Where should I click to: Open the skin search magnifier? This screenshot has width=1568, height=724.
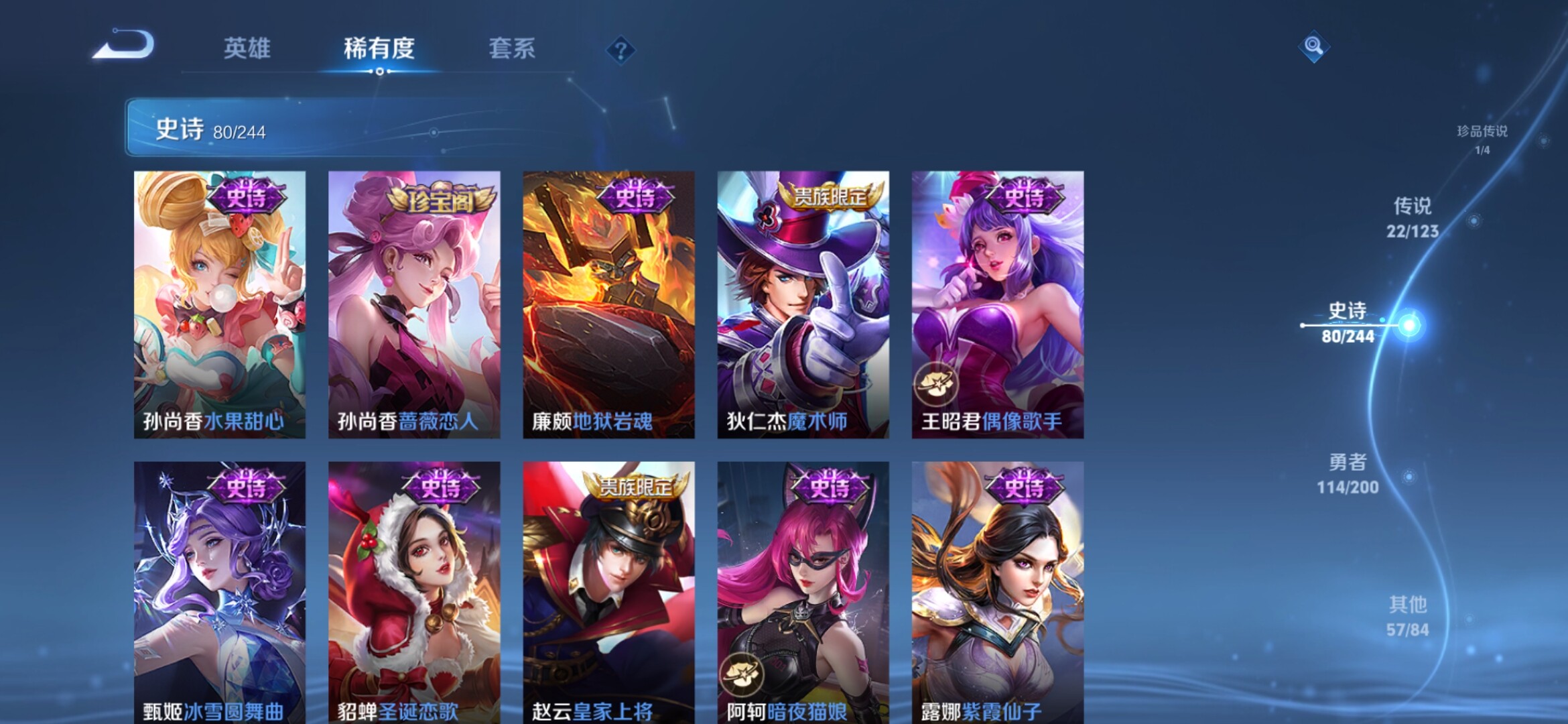(1313, 46)
